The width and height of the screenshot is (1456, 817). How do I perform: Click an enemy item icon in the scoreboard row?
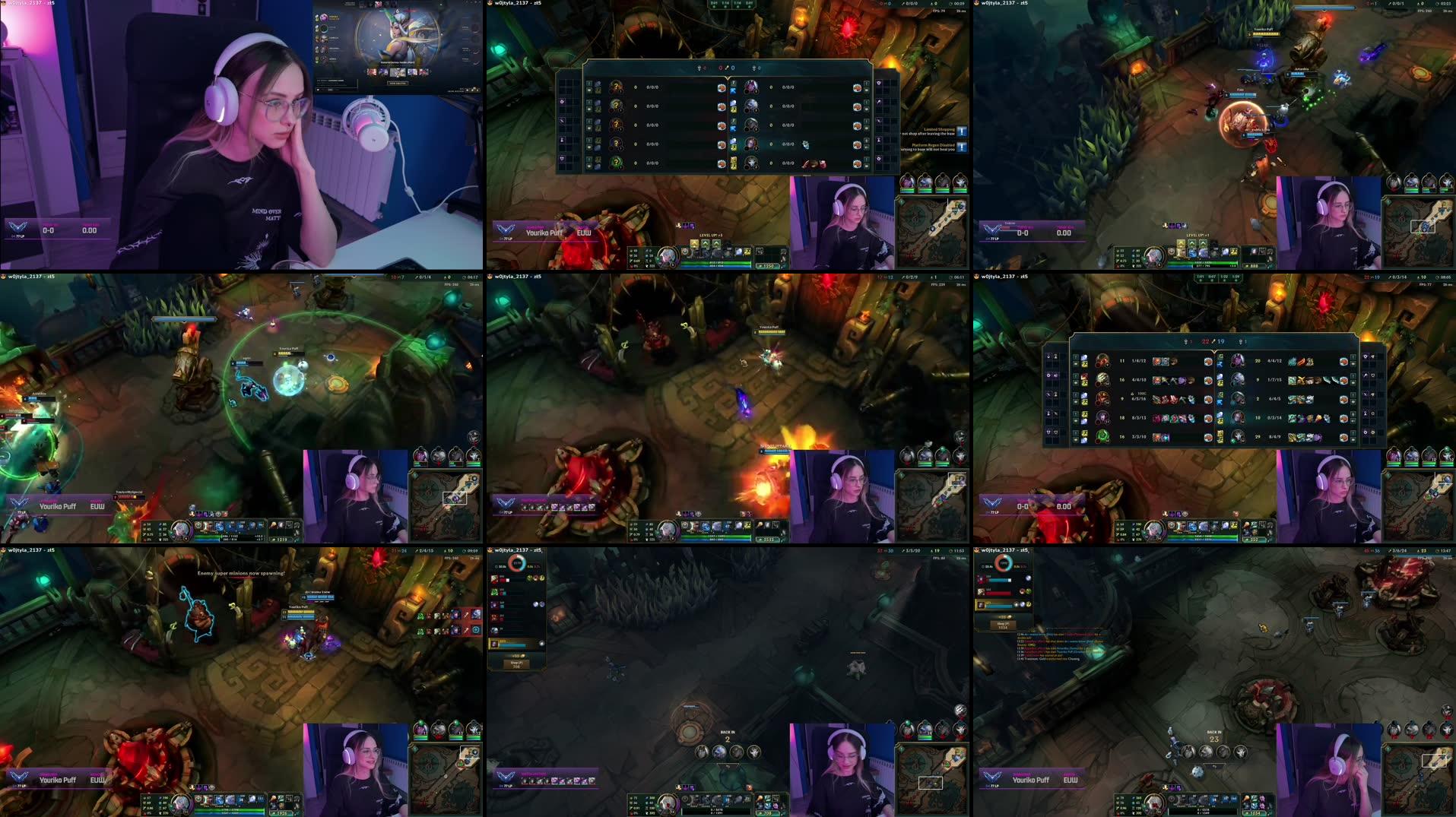[x=1293, y=360]
